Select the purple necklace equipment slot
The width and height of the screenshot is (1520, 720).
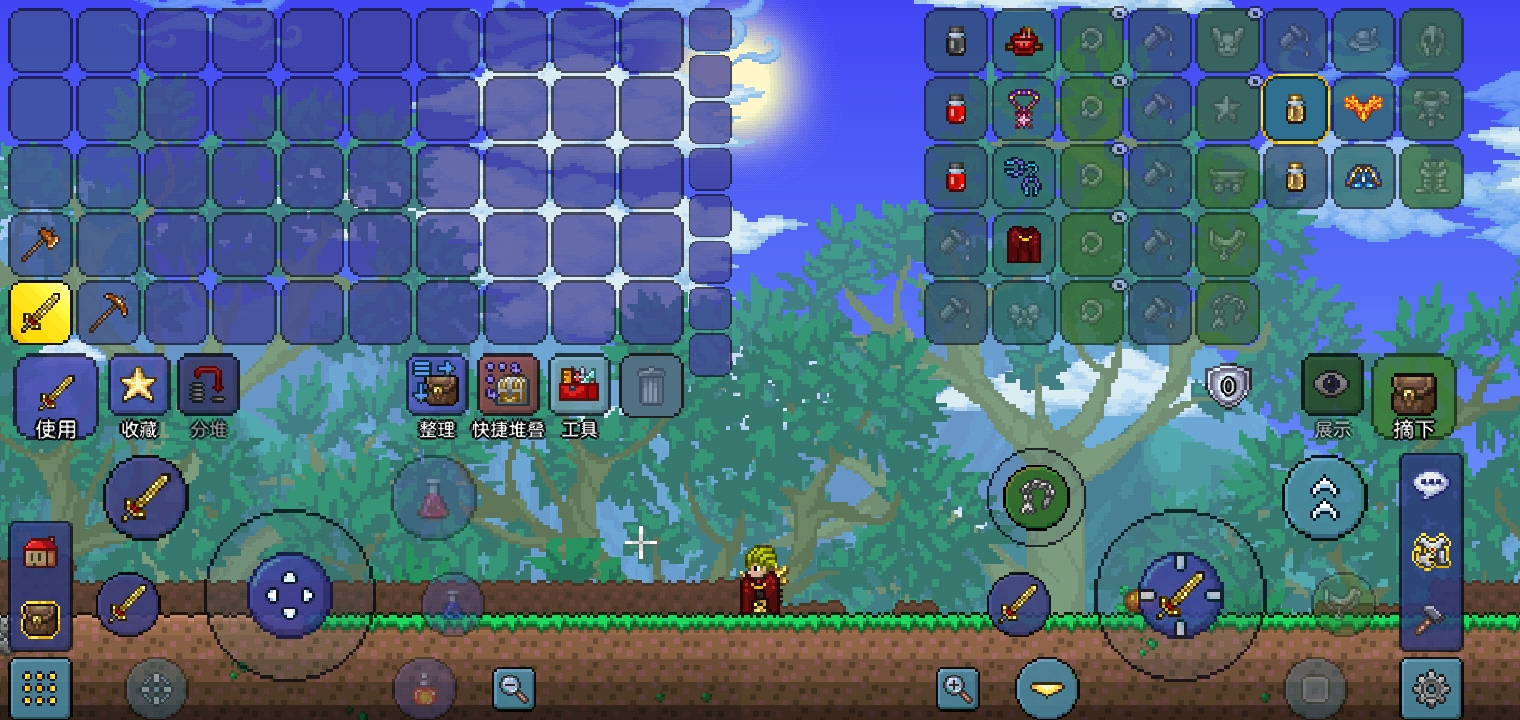click(x=1023, y=108)
